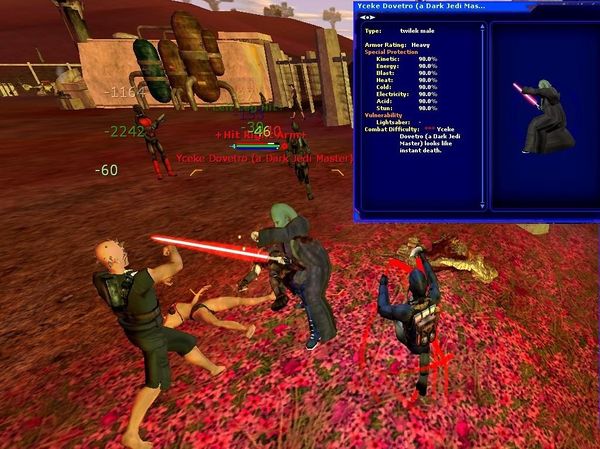The height and width of the screenshot is (449, 600).
Task: Click the scrollbar's down arrow in stats panel
Action: (x=483, y=207)
